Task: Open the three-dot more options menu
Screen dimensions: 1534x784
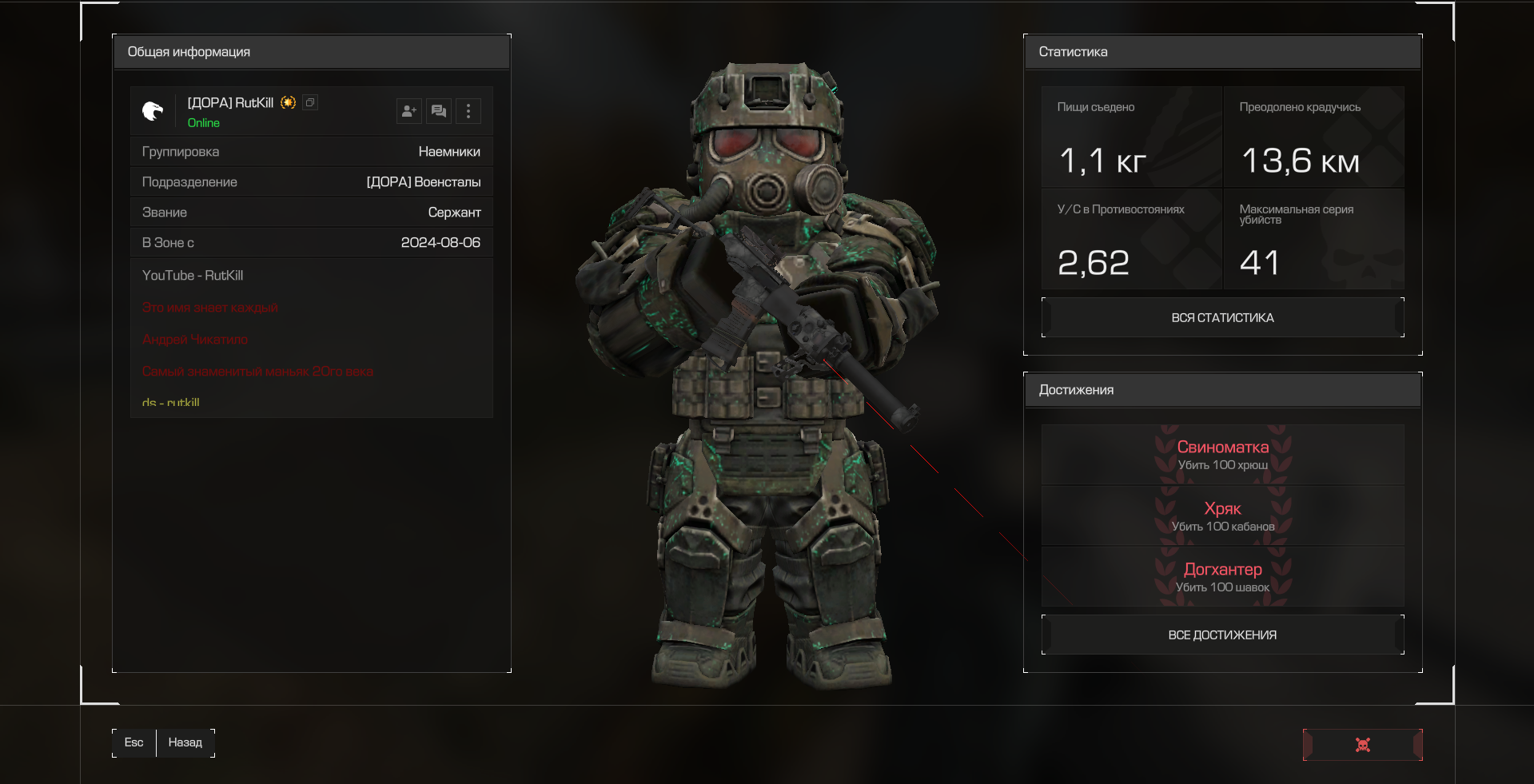Action: [468, 111]
